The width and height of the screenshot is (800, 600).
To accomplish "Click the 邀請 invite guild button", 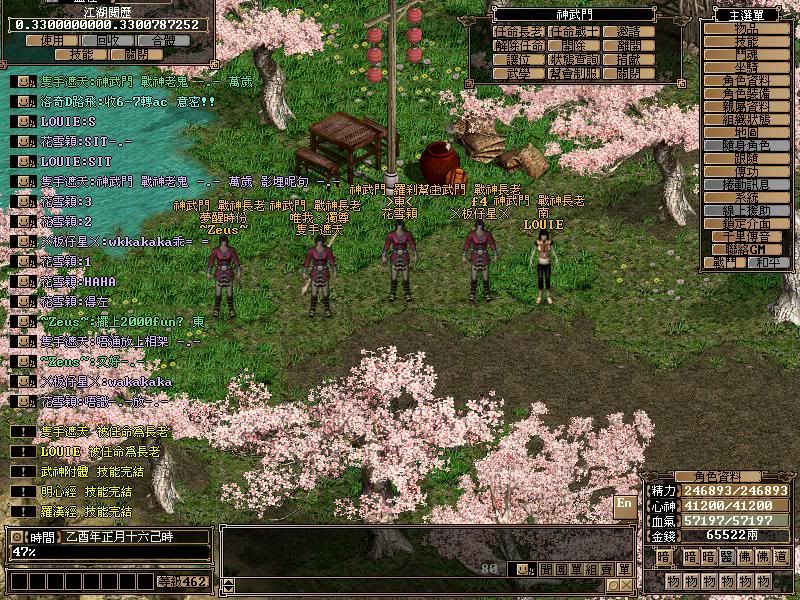I will pyautogui.click(x=629, y=32).
